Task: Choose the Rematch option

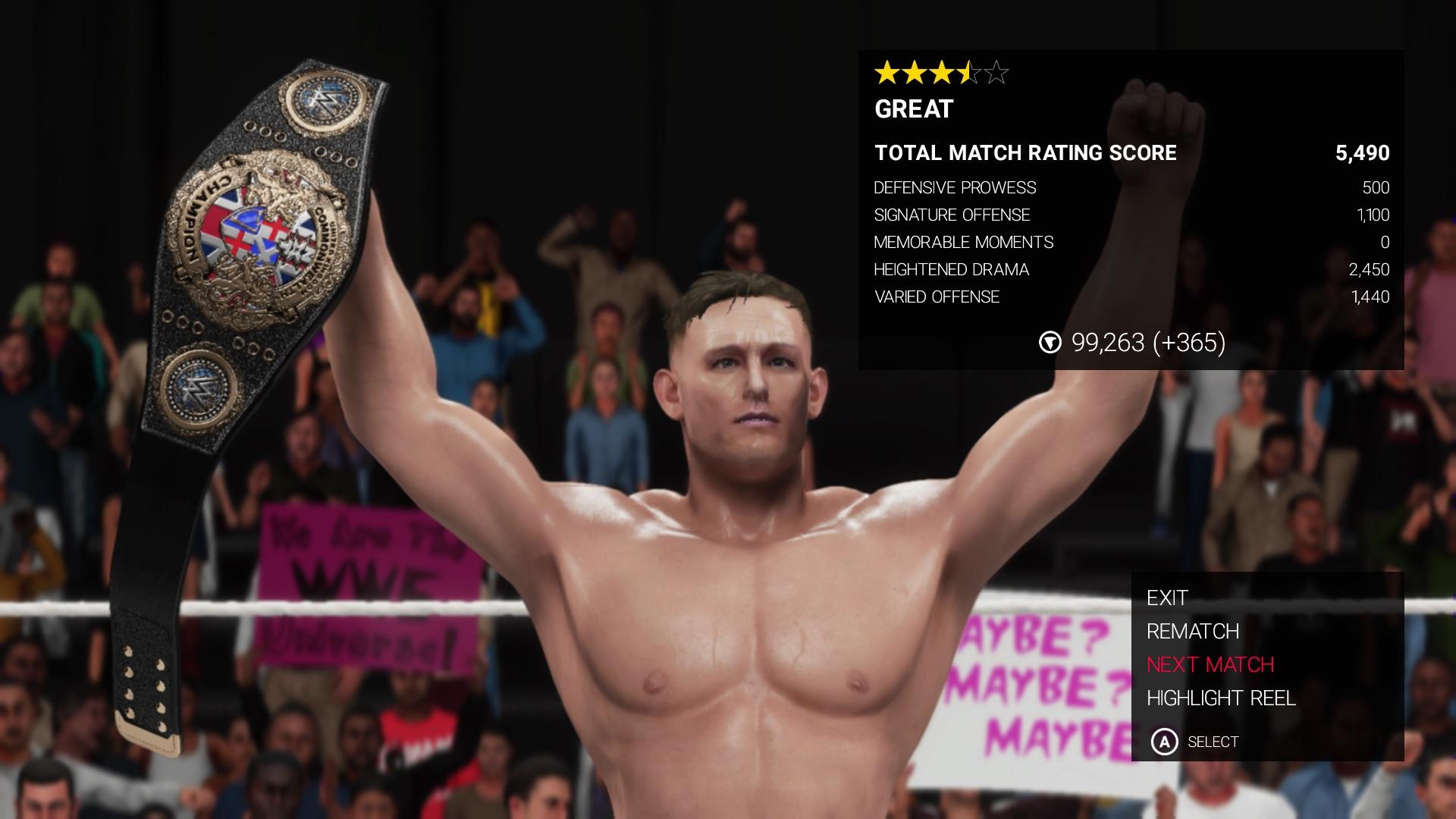Action: pos(1193,632)
